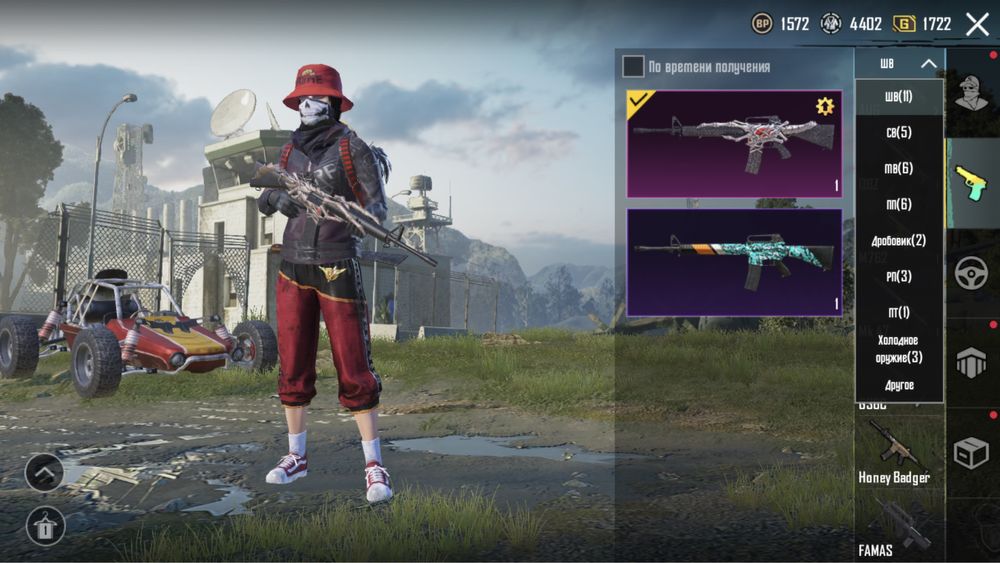Select the ПП(6) weapon category
This screenshot has width=1000, height=563.
tap(899, 205)
